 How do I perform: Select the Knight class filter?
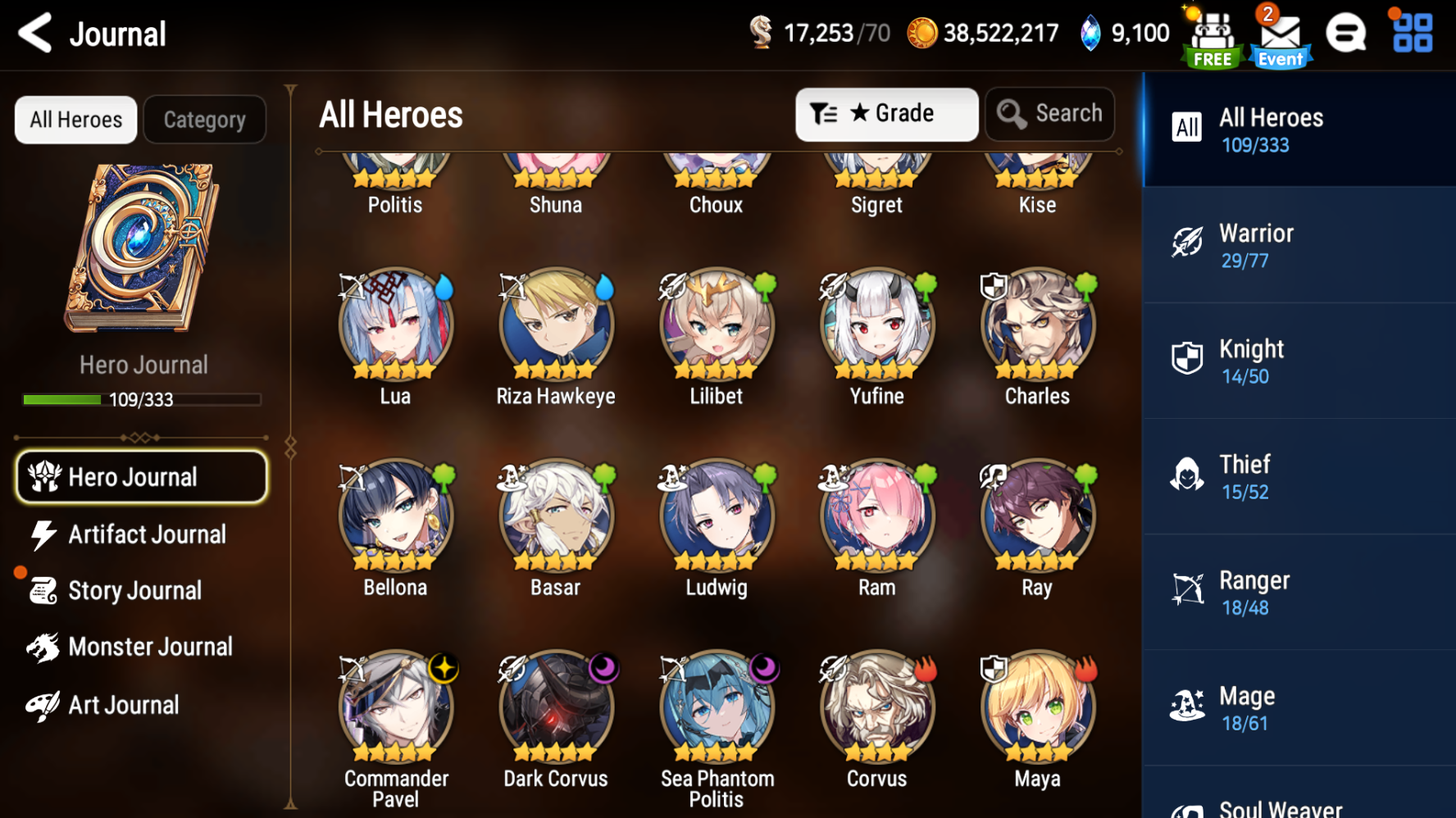click(1298, 361)
